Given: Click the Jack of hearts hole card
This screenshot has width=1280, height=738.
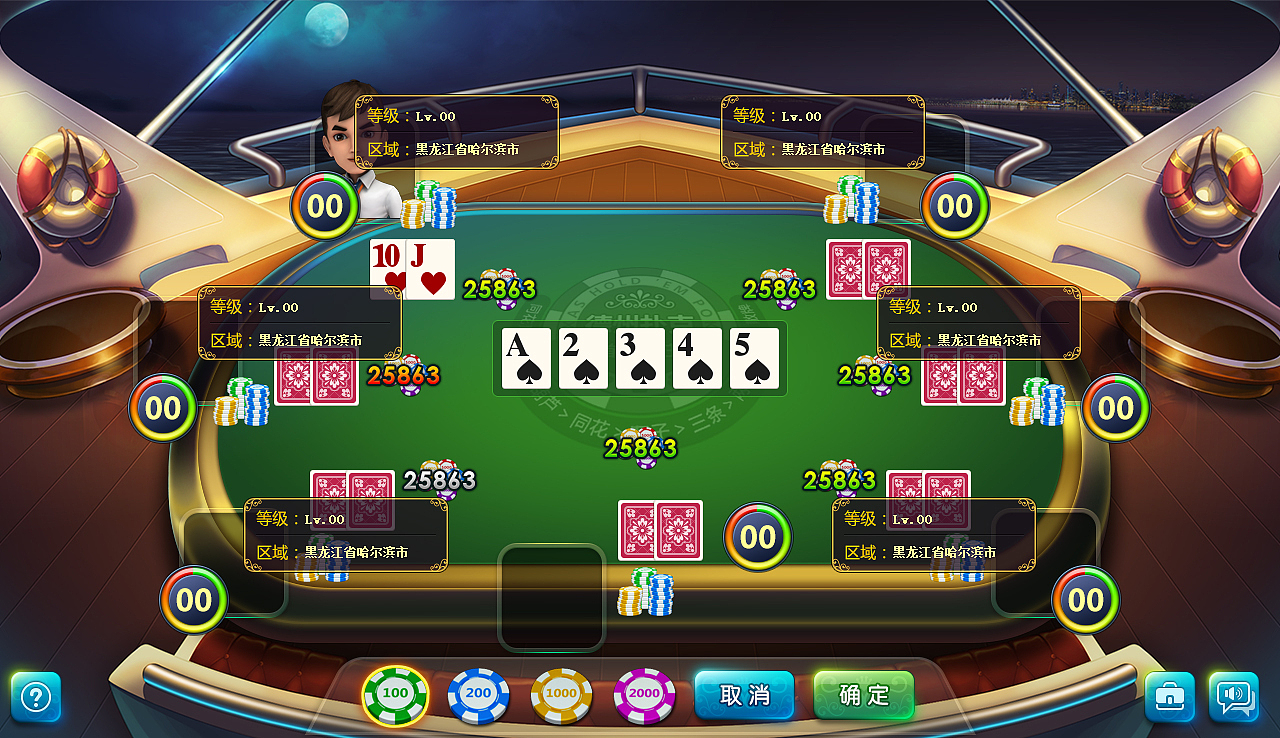Looking at the screenshot, I should (x=430, y=268).
